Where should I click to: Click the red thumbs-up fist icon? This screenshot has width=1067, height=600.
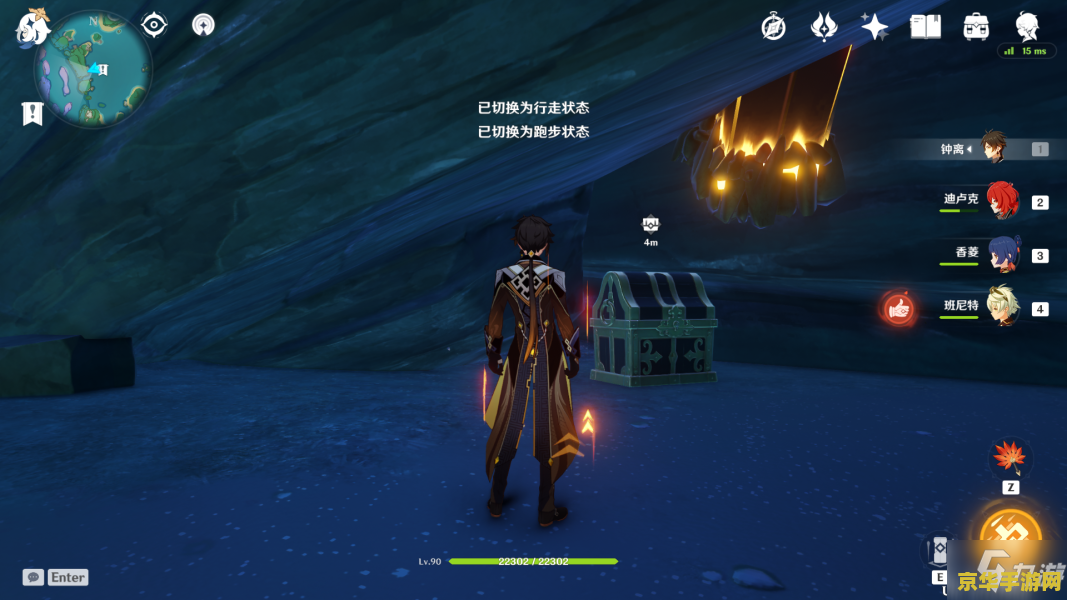(x=898, y=309)
